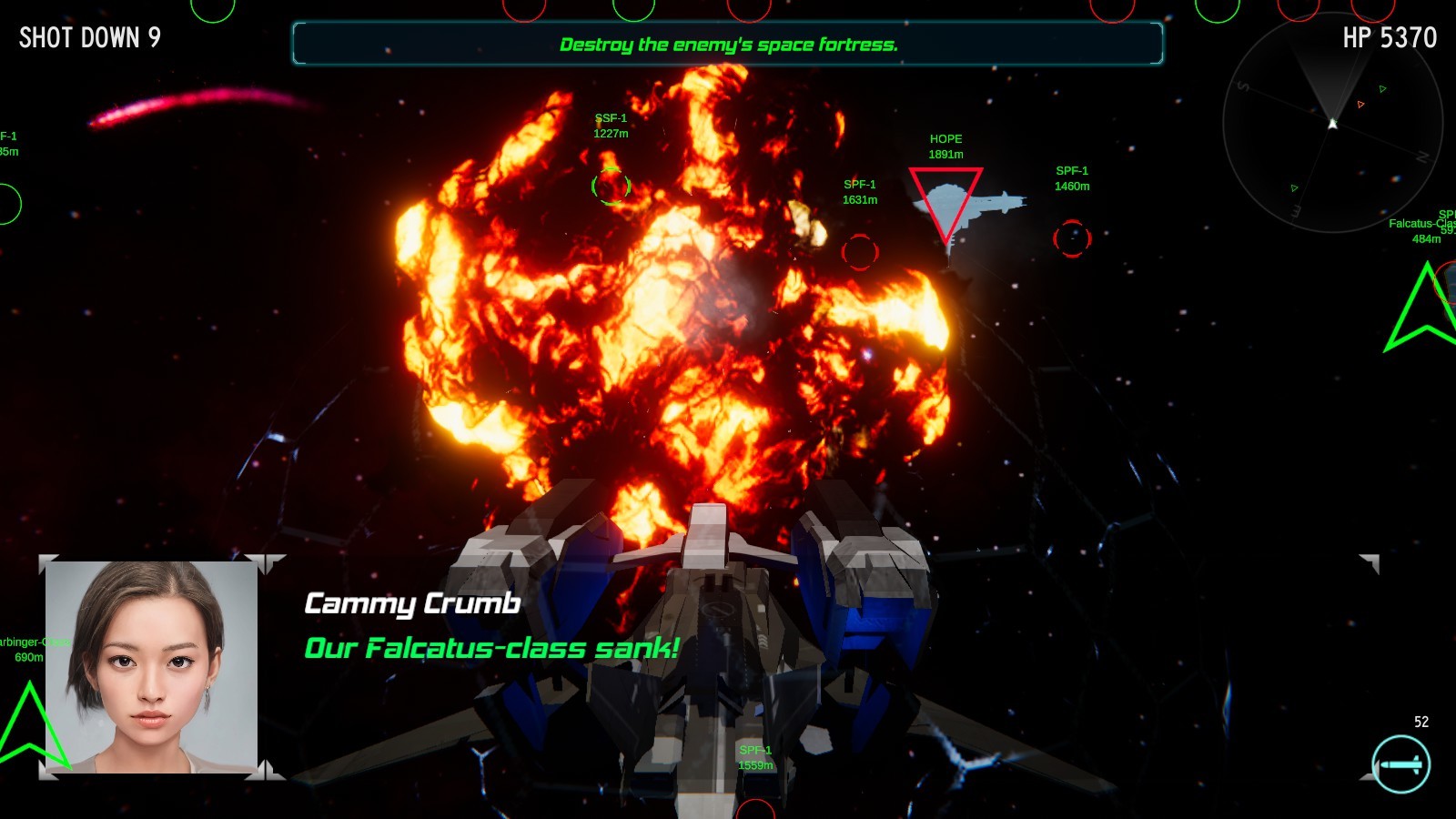Click the dialogue text Our Falcatus-class sank!
The height and width of the screenshot is (819, 1456).
click(490, 649)
